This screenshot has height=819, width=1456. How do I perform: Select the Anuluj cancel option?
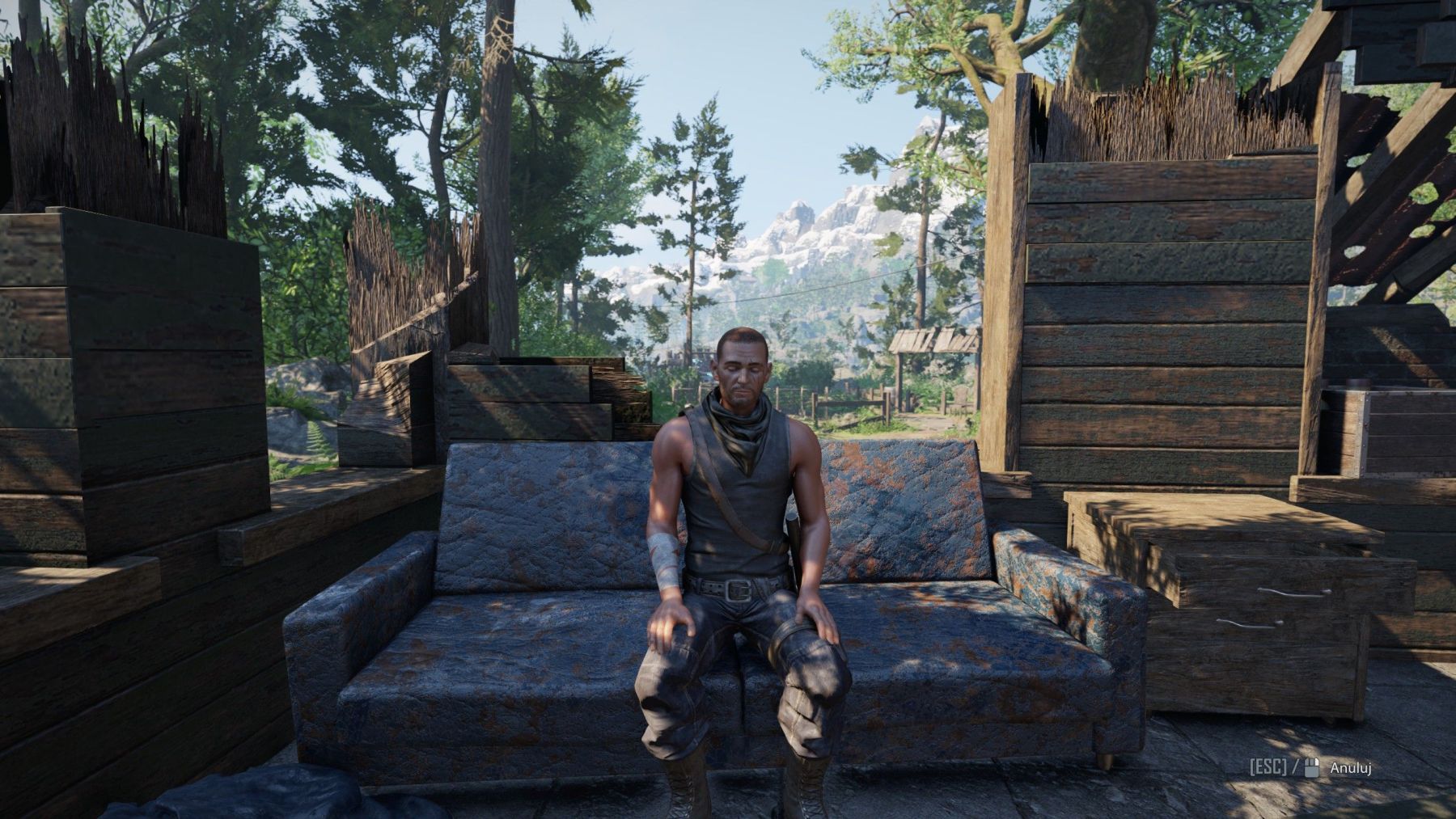1351,767
